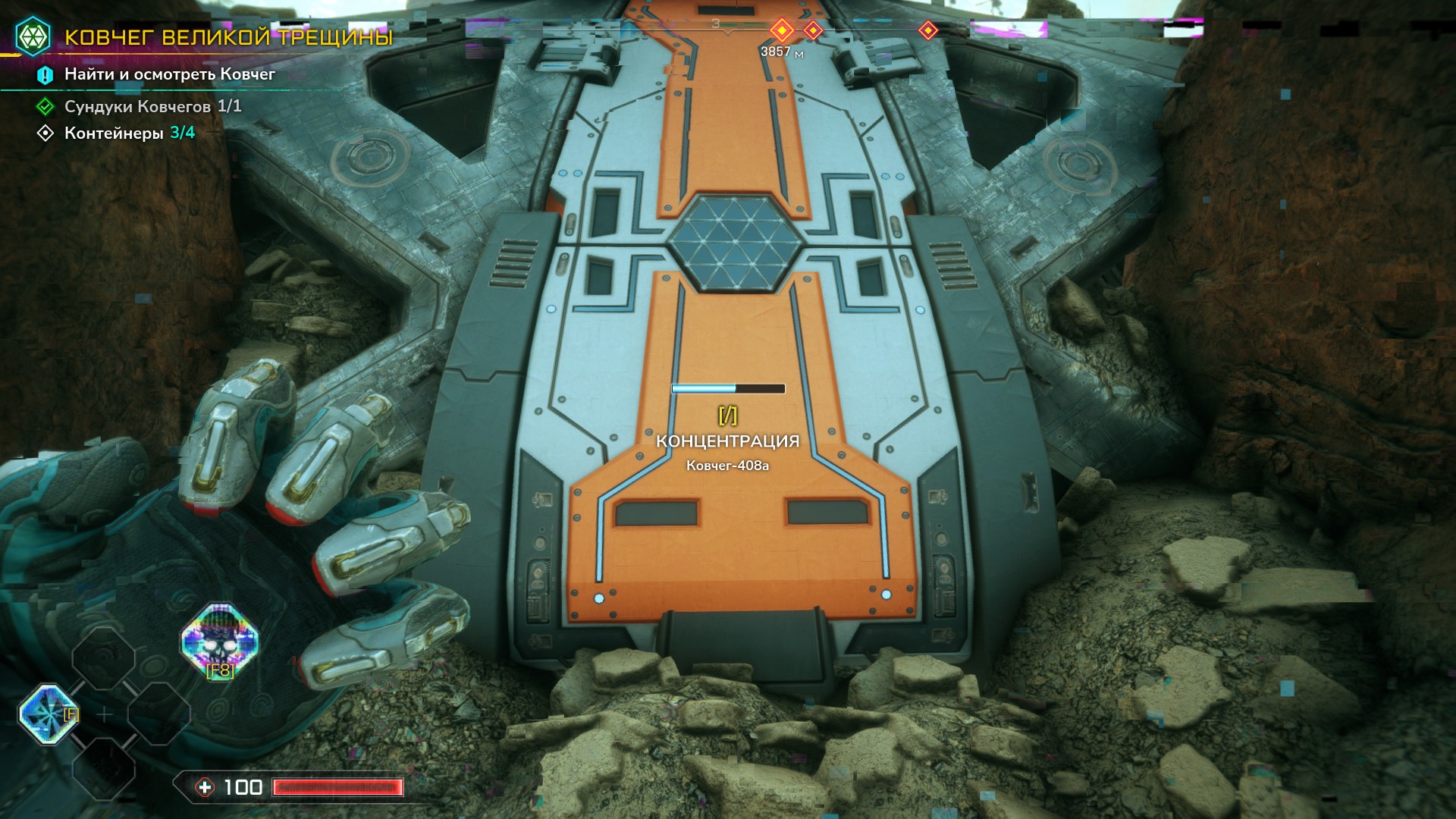Select the objective Найти и осмотреть Ковчег
Viewport: 1456px width, 819px height.
[x=169, y=74]
